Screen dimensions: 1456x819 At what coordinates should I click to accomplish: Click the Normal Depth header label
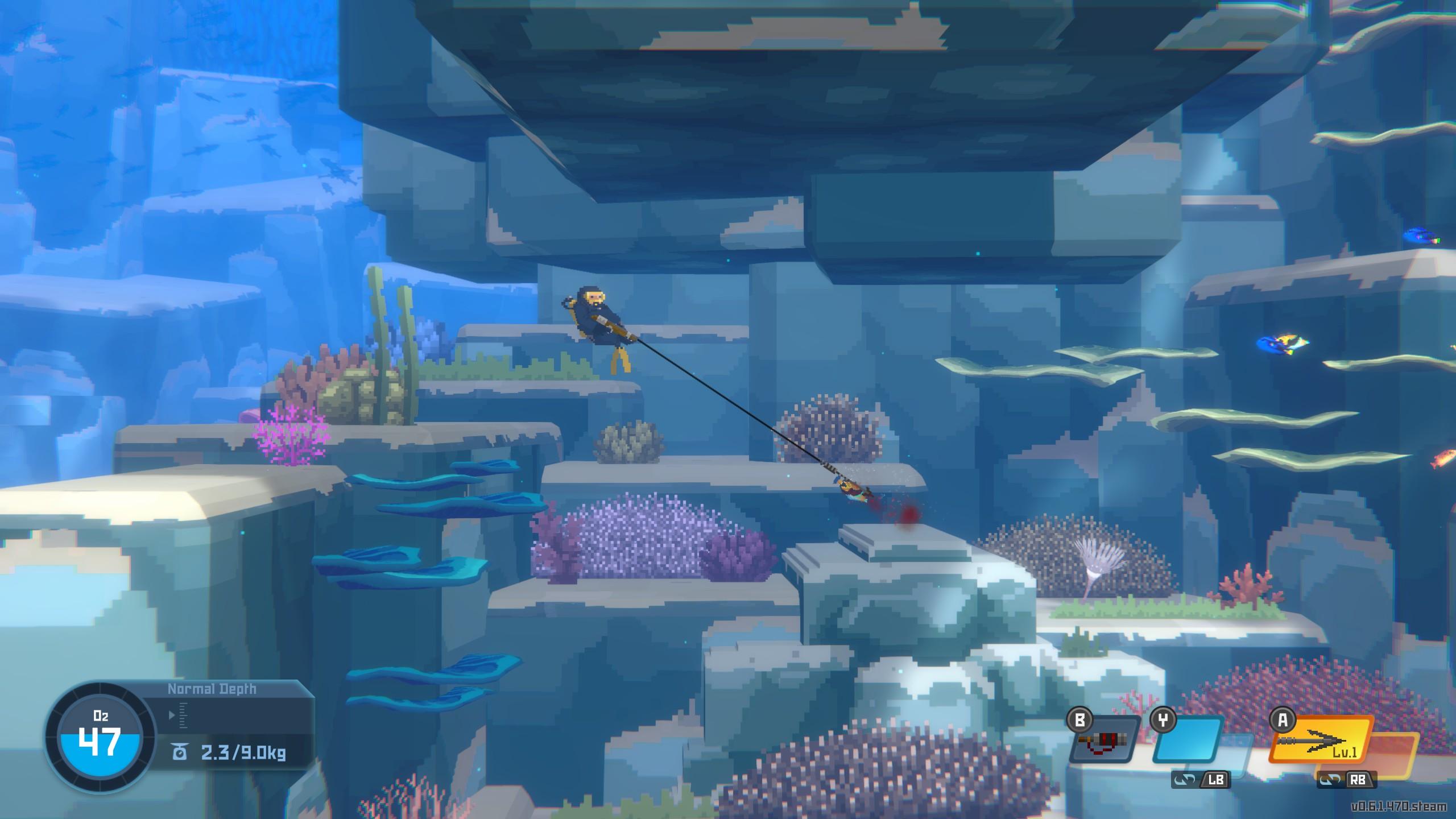212,689
